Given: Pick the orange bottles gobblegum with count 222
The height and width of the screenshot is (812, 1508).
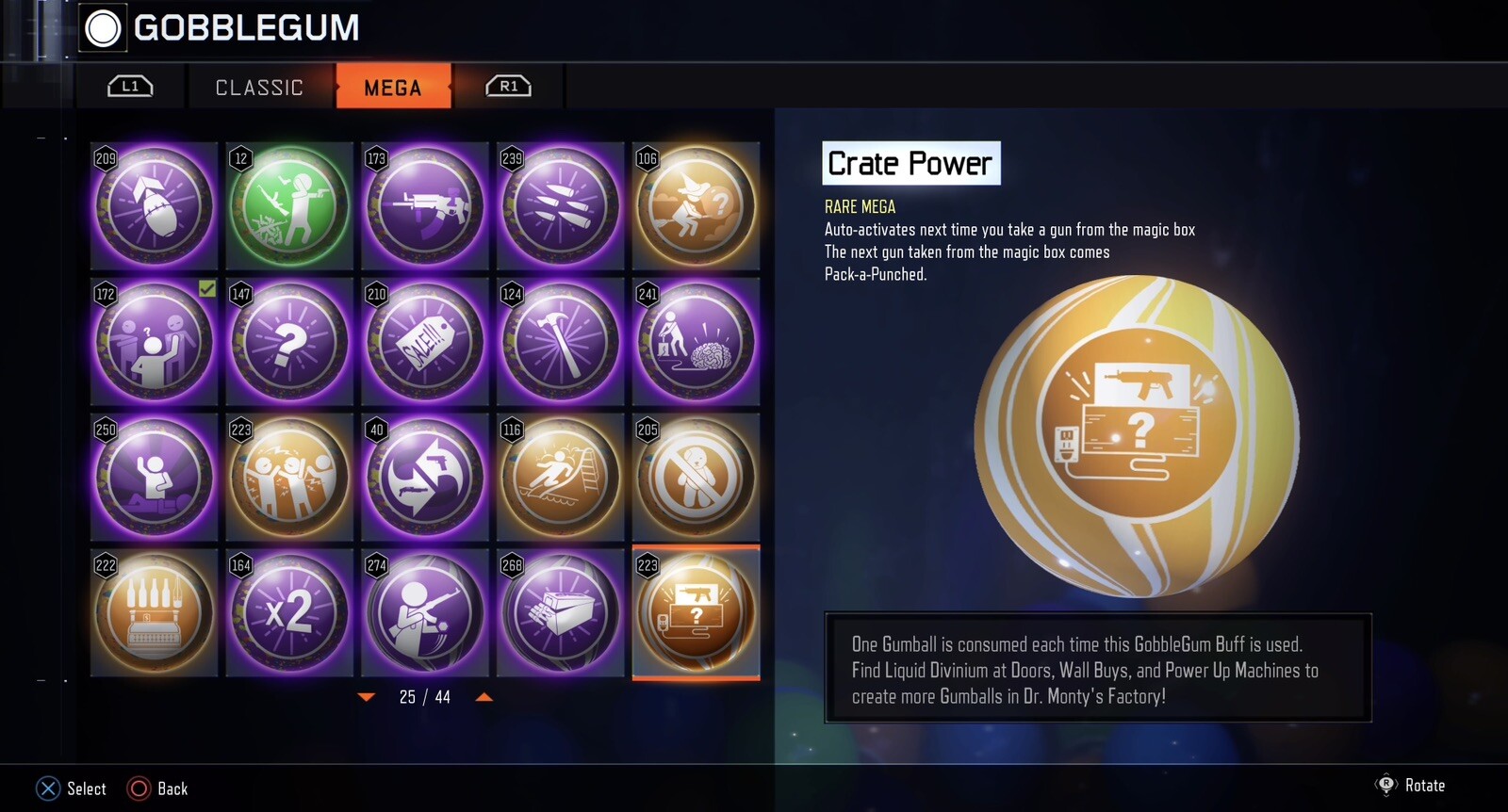Looking at the screenshot, I should point(155,613).
